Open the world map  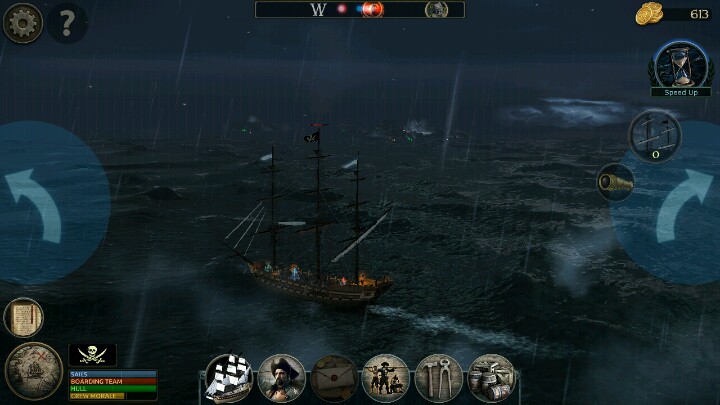pos(33,371)
